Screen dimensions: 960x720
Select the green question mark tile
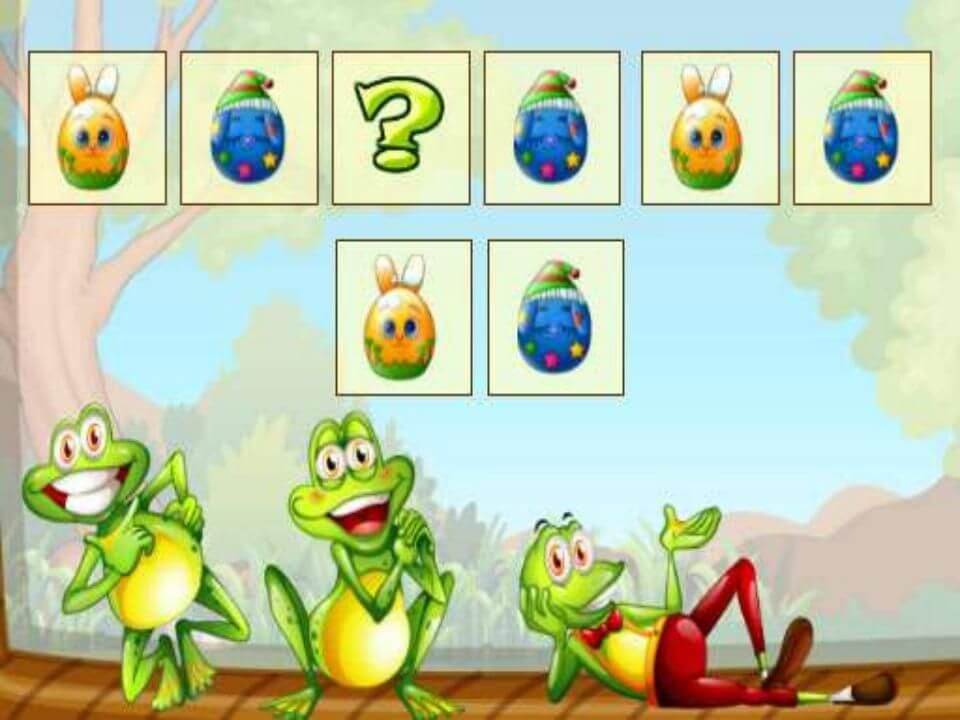[x=401, y=128]
